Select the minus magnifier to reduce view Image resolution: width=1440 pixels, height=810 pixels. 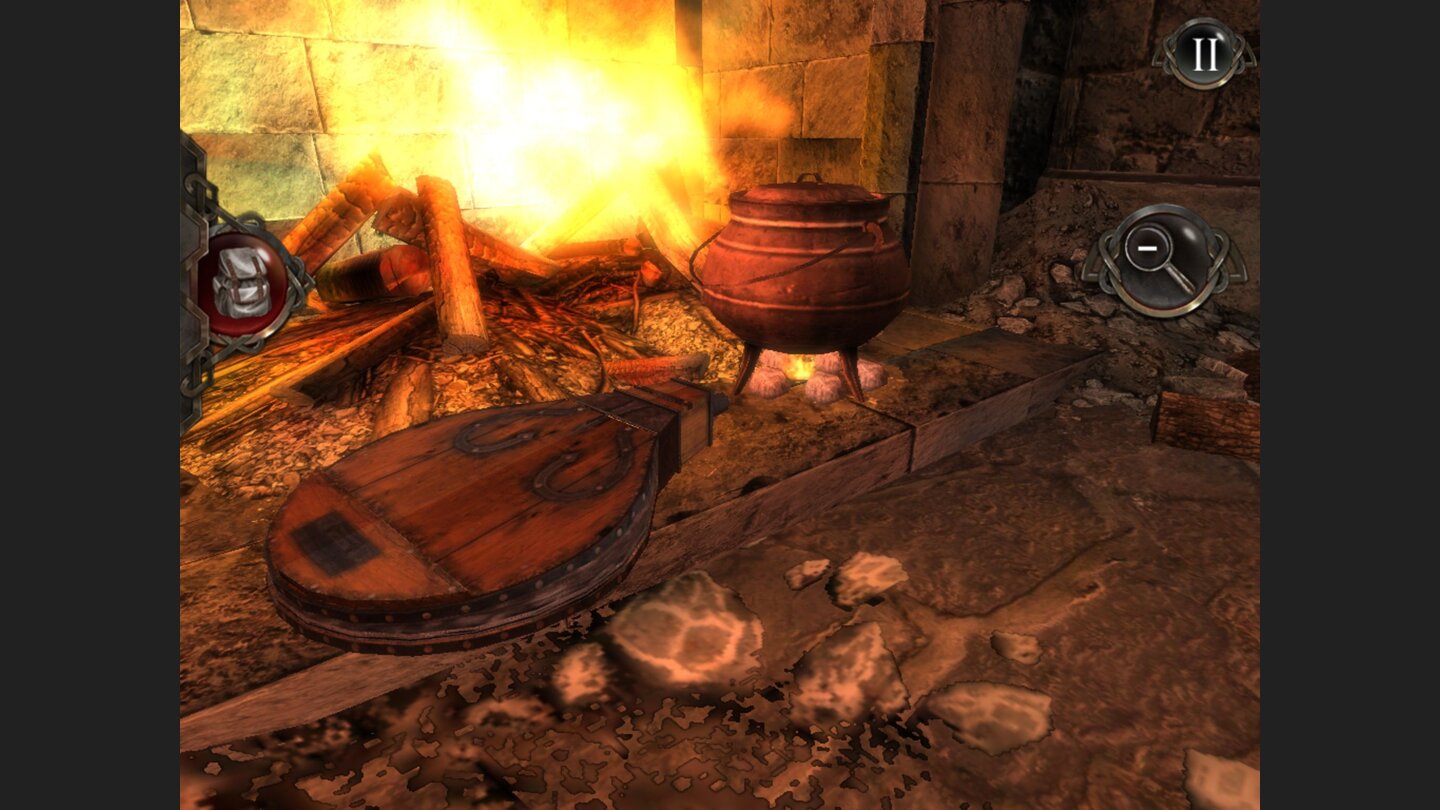click(1166, 258)
